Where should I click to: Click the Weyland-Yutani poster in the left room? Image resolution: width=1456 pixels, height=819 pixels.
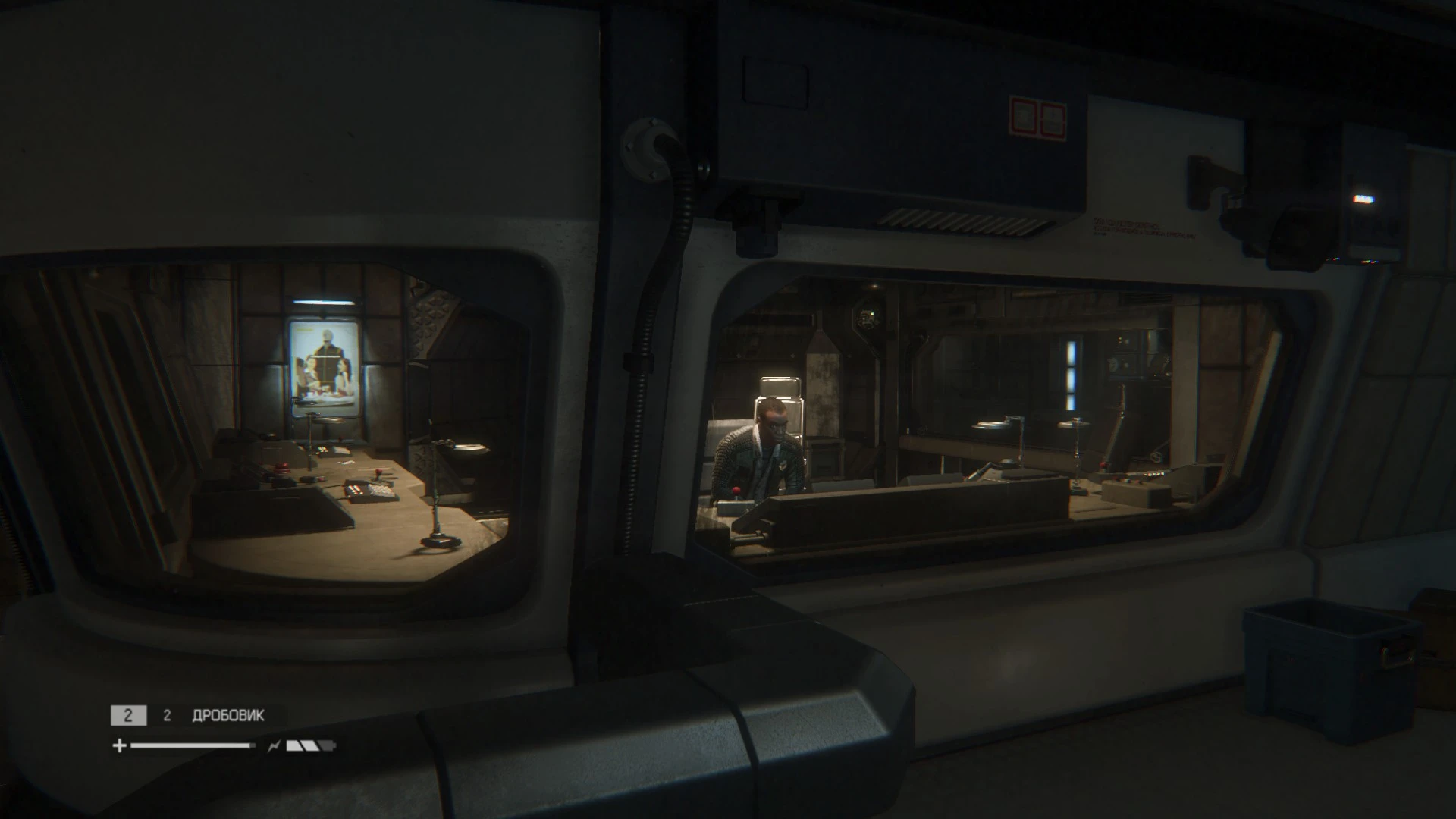click(x=326, y=364)
